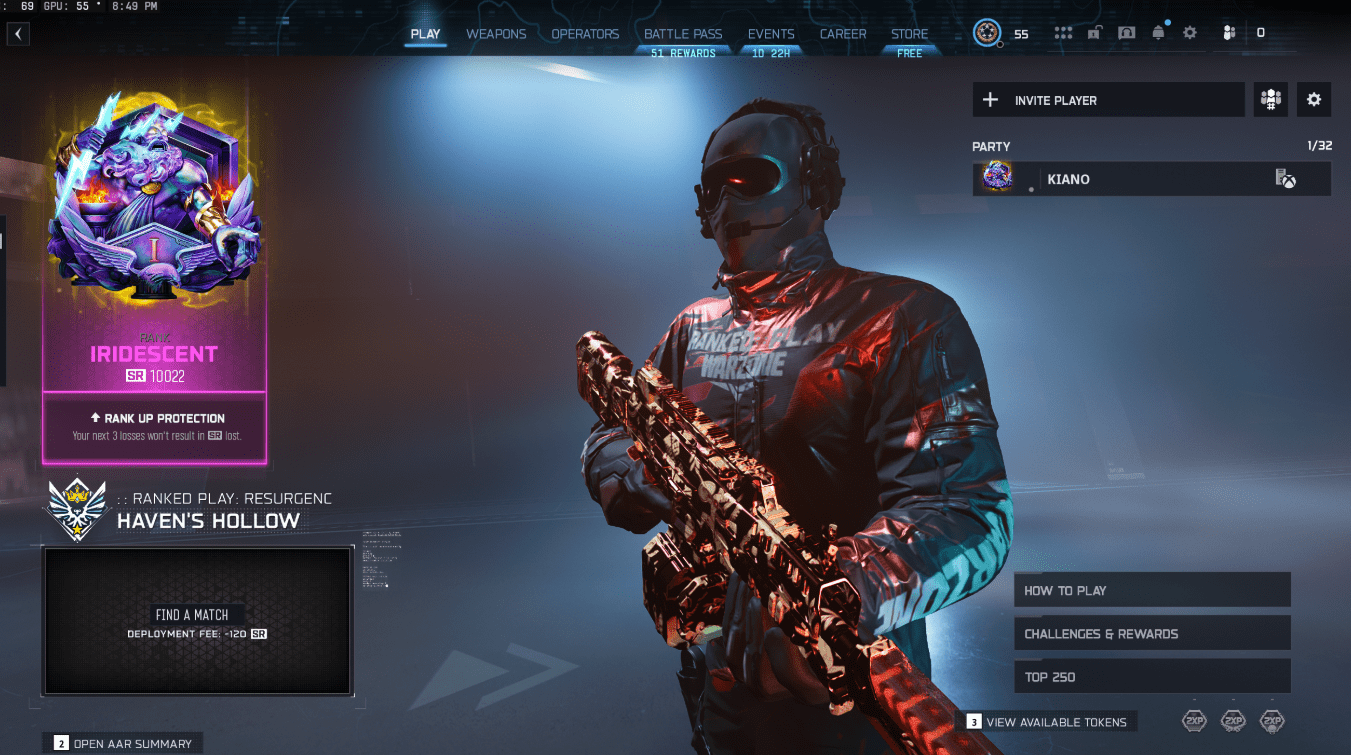Open How to Play
Screen dimensions: 1351x755
click(x=1152, y=590)
